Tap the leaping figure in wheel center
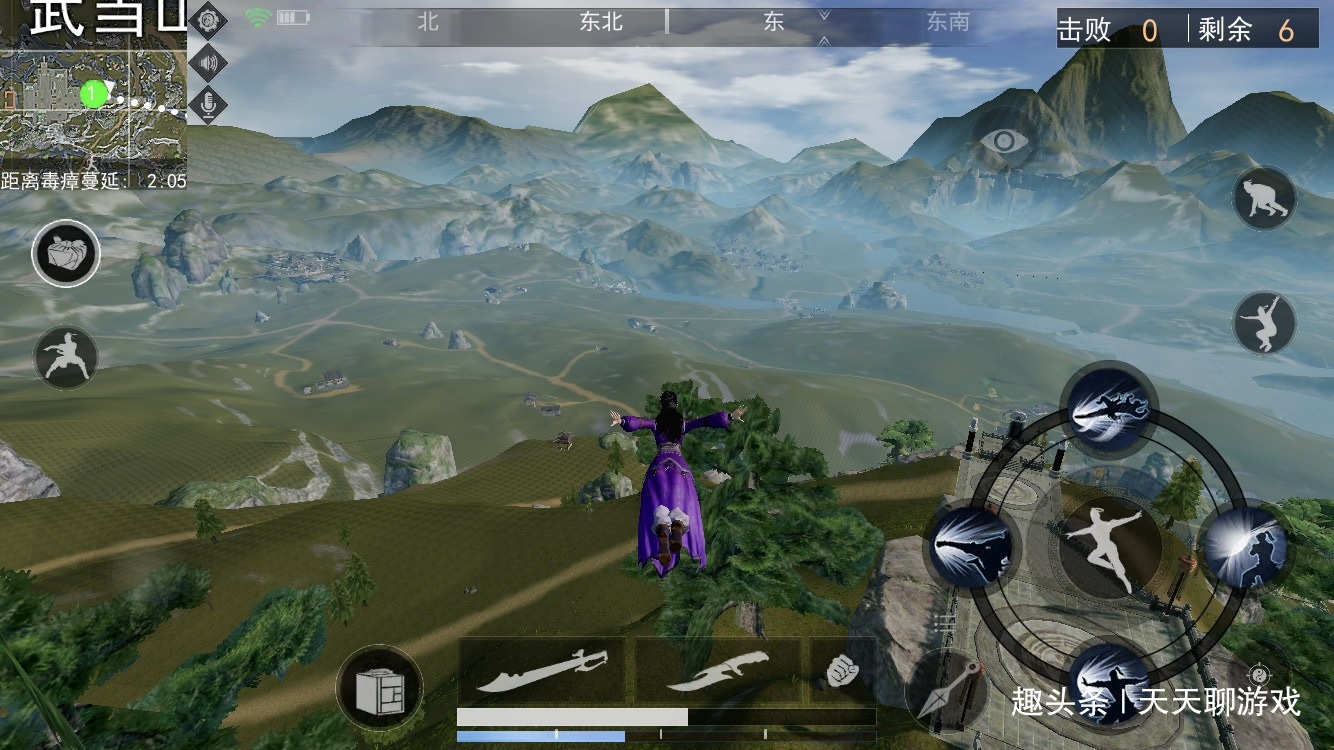The width and height of the screenshot is (1334, 750). (1109, 545)
